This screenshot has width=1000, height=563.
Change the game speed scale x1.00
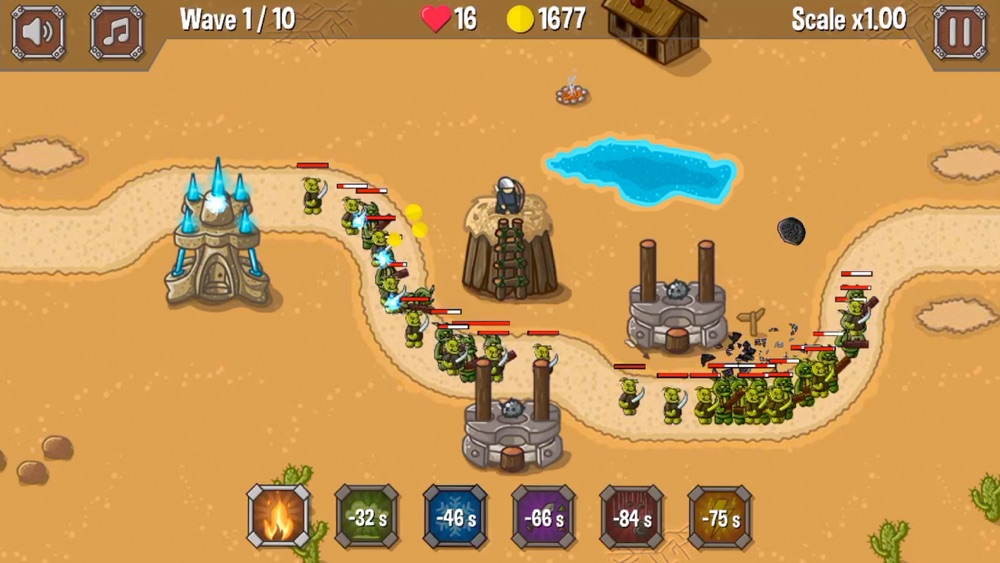[848, 19]
